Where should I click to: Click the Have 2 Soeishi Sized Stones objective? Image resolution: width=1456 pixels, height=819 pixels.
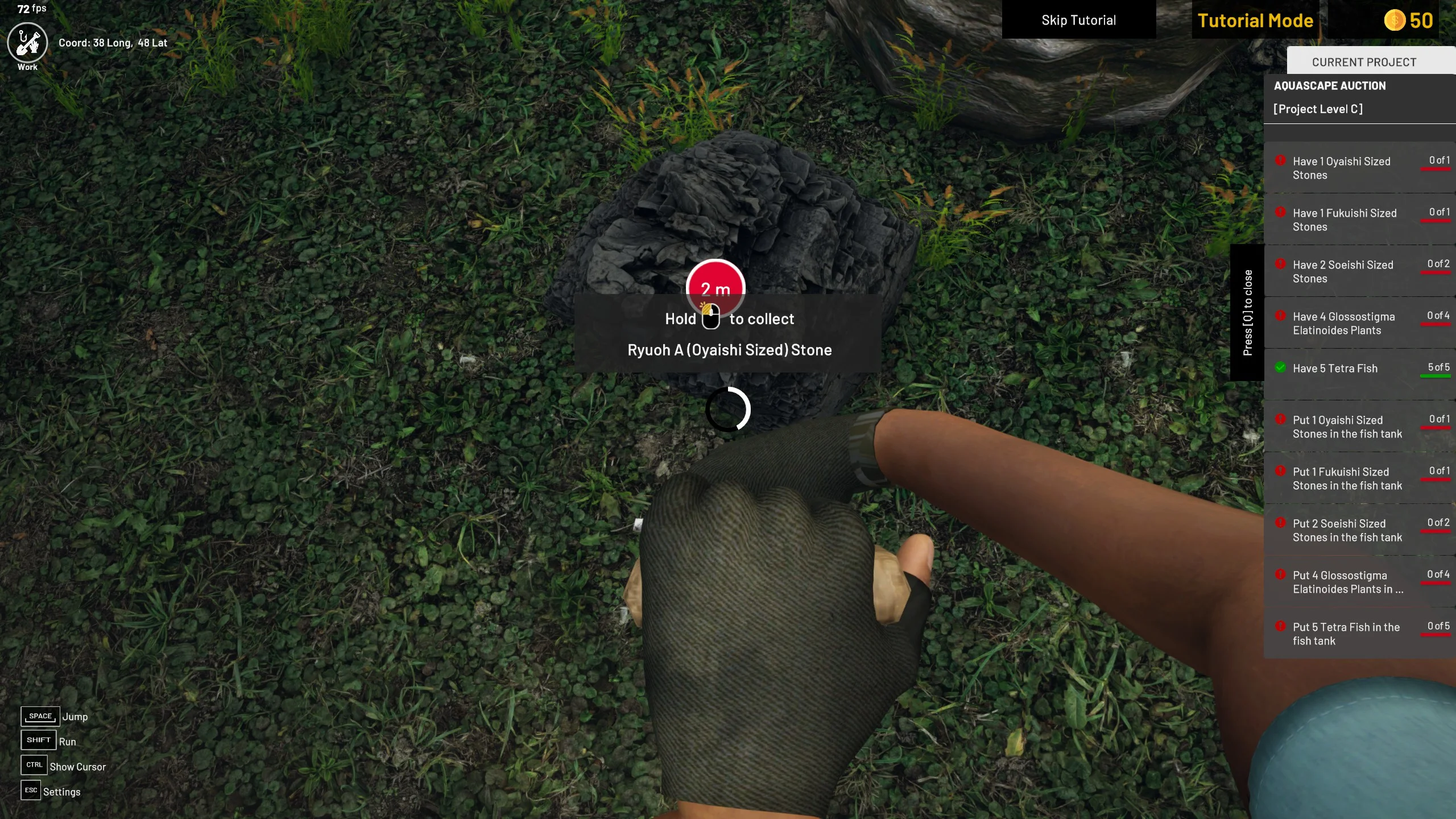[x=1359, y=272]
